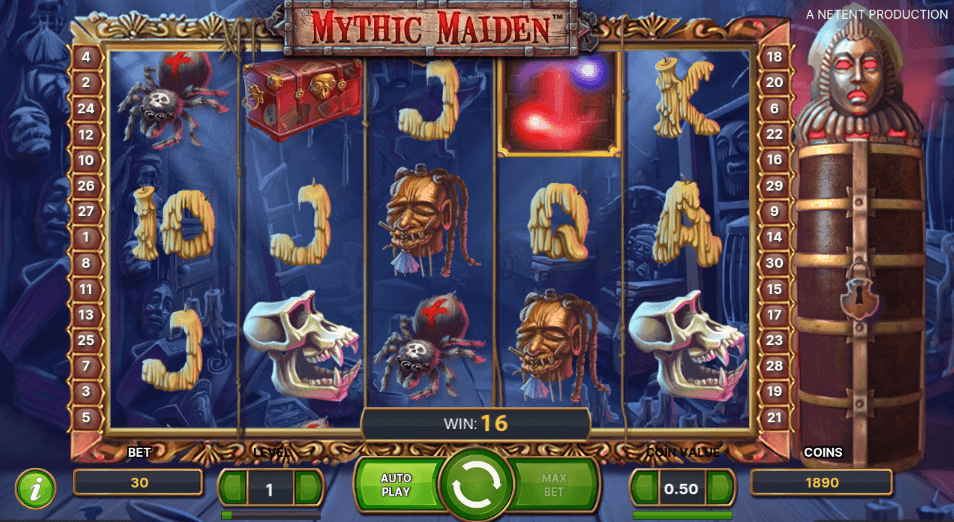
Task: Spin the reels with the circular arrow button
Action: pos(476,486)
